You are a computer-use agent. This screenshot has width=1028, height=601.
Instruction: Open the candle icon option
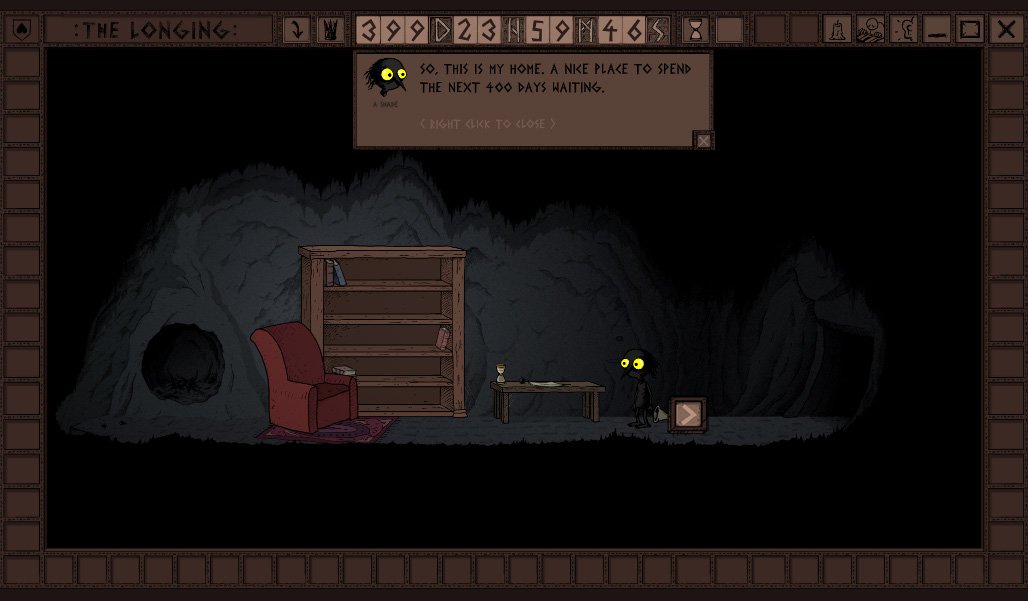coord(837,30)
